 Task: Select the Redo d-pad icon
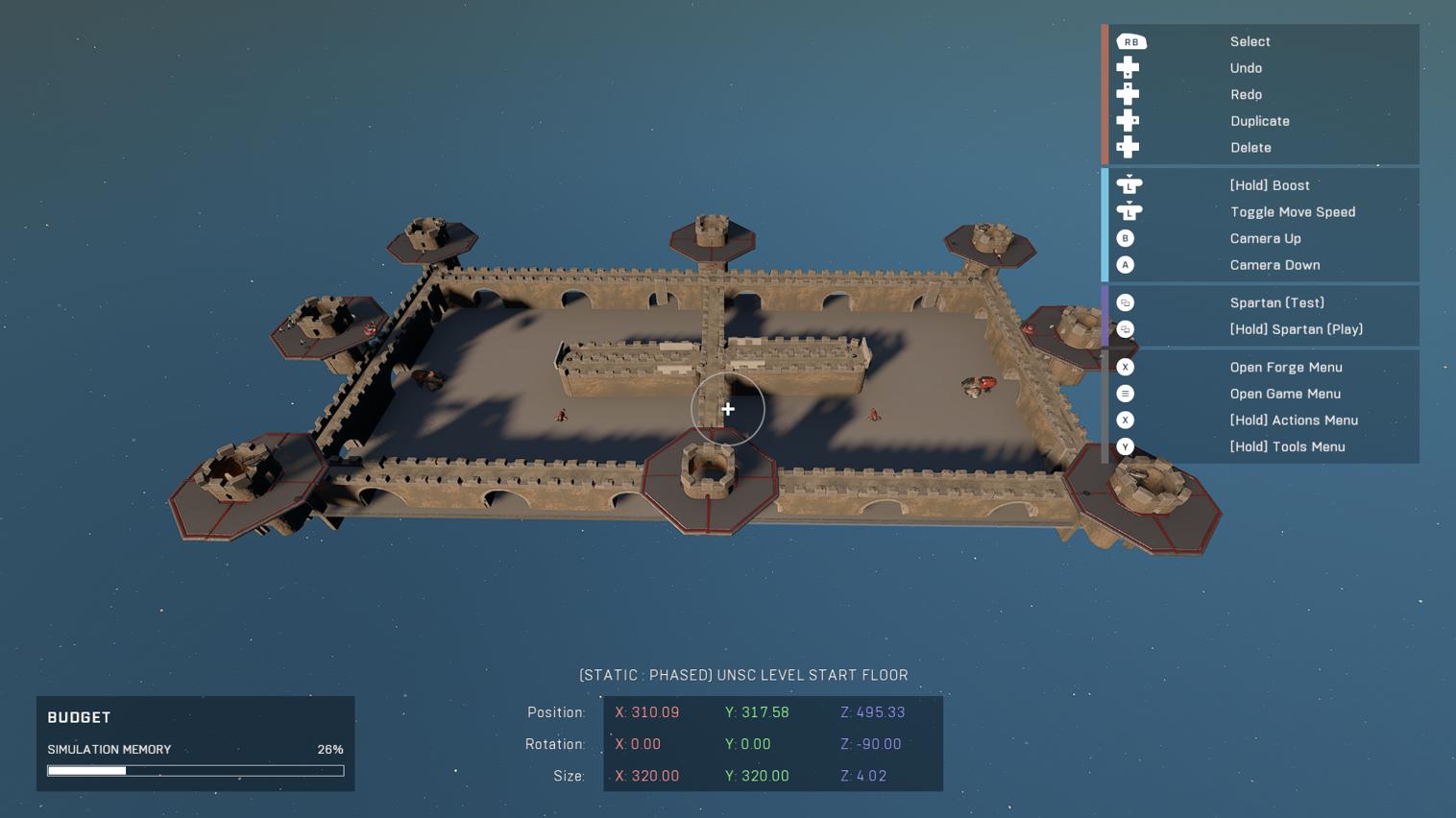[1128, 94]
